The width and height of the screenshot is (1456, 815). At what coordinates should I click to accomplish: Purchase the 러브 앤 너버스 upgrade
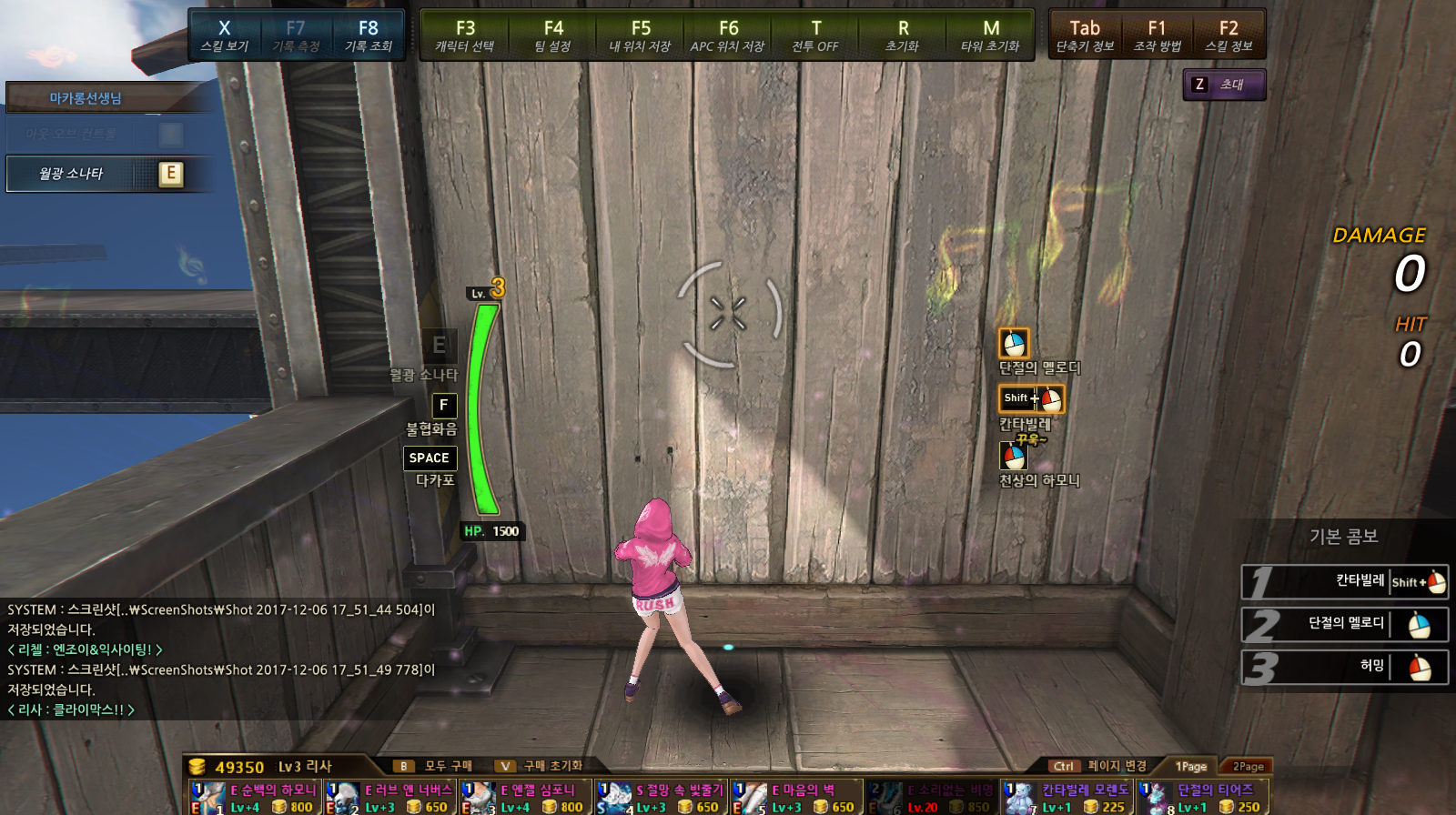coord(390,798)
